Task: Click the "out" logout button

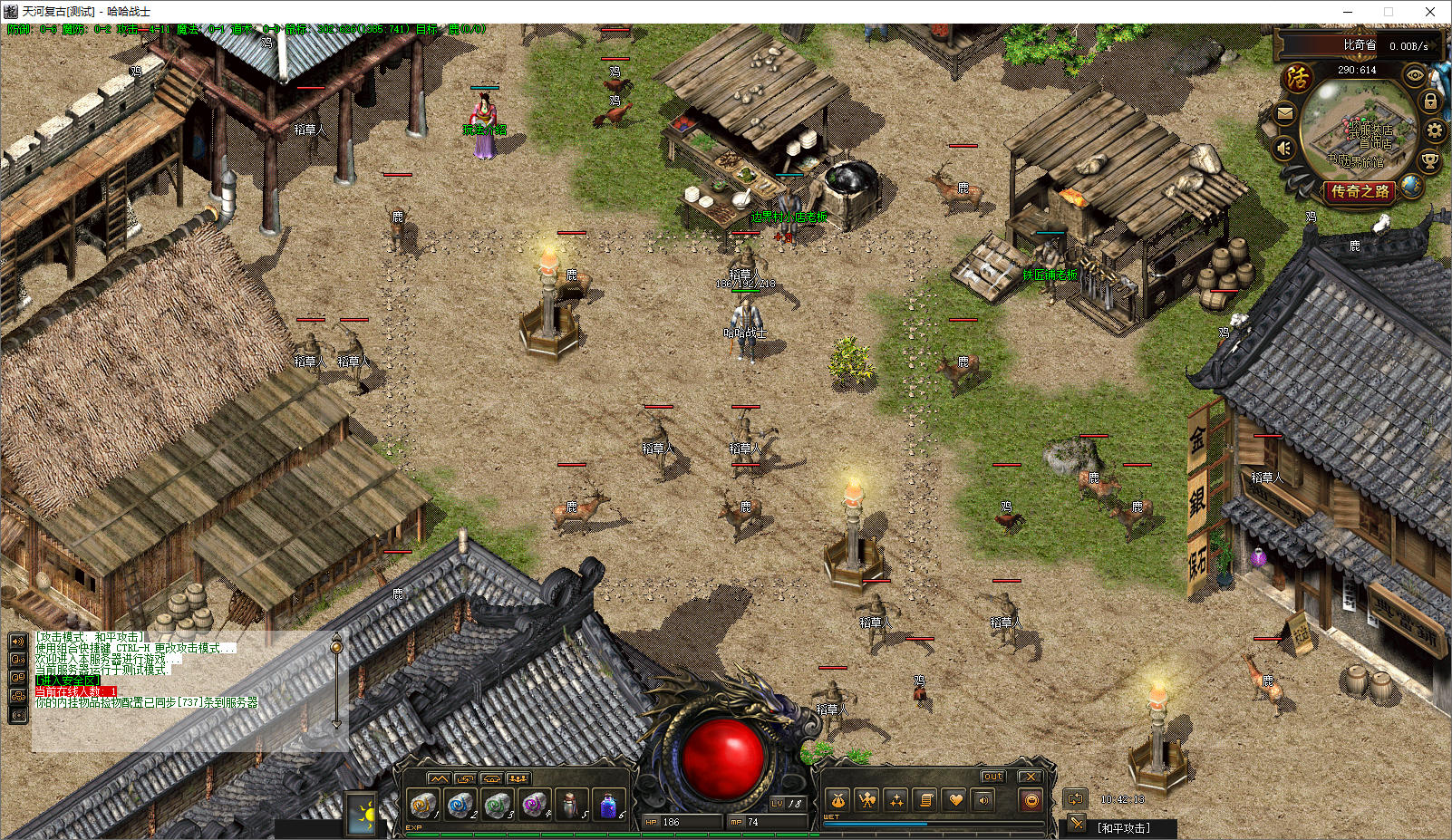Action: pos(993,777)
